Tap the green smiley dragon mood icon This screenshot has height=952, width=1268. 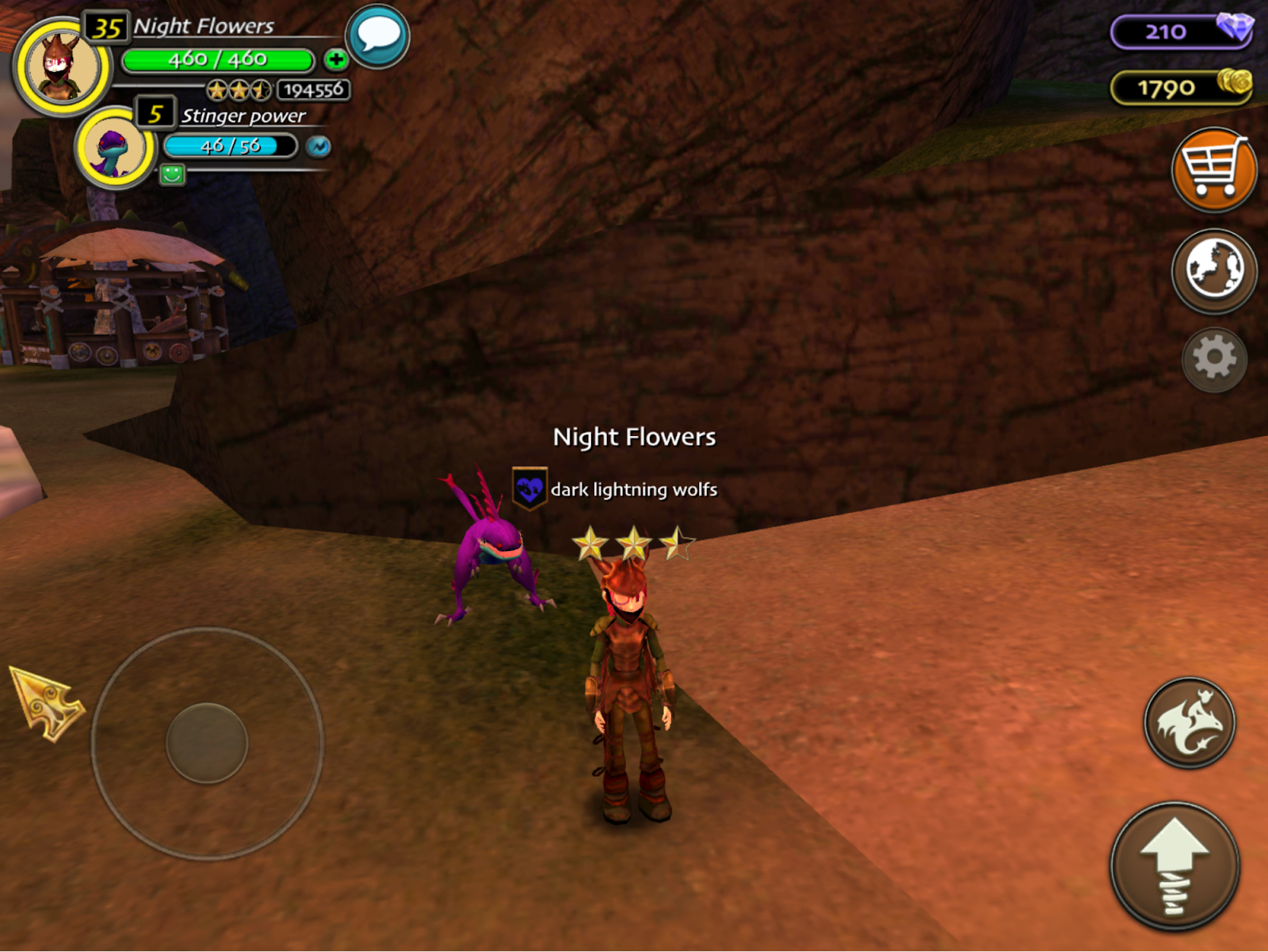(x=172, y=174)
